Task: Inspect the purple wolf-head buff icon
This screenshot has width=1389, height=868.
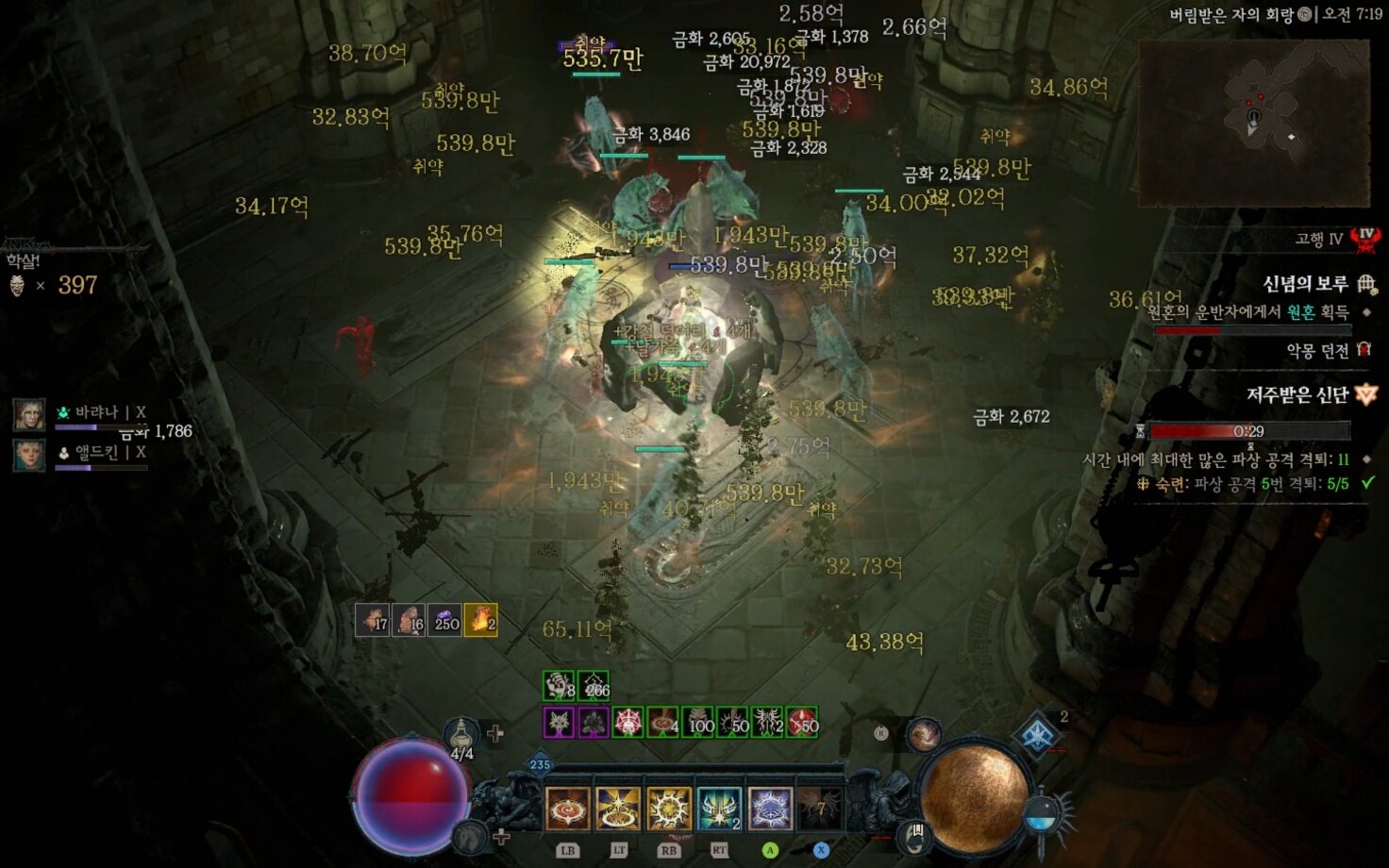Action: [x=559, y=724]
